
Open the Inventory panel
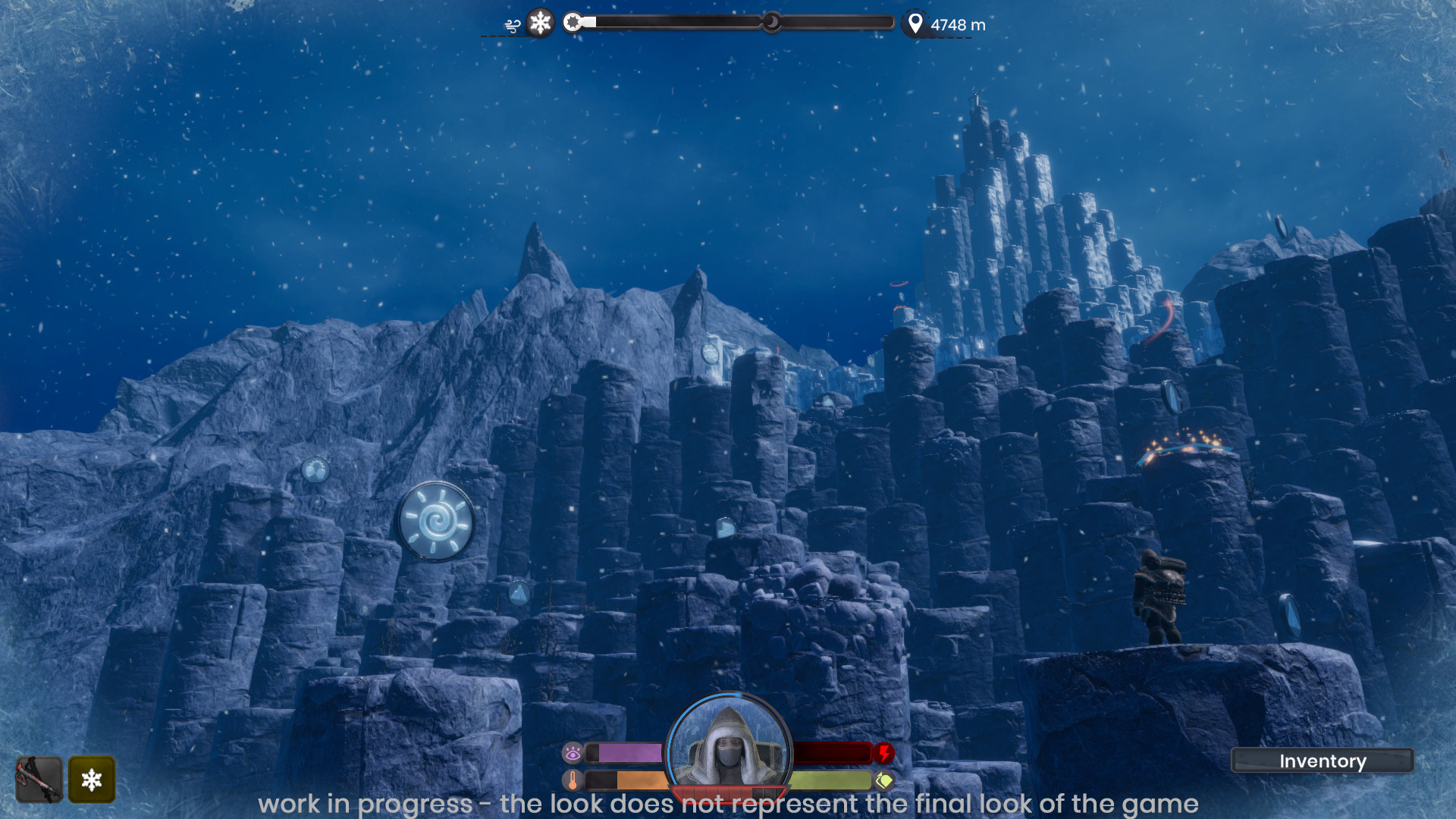pyautogui.click(x=1322, y=761)
